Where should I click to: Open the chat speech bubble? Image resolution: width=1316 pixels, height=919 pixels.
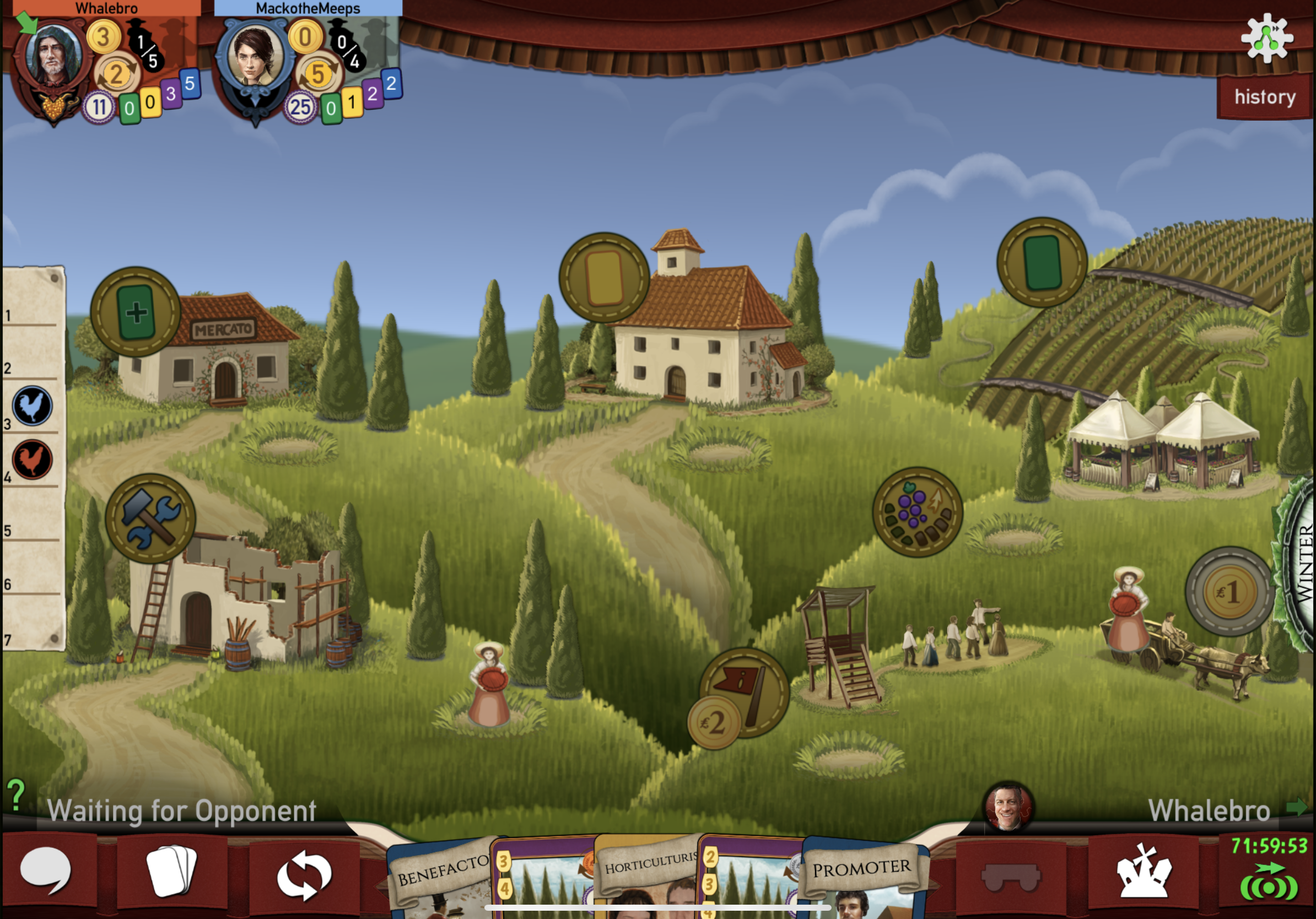click(46, 872)
